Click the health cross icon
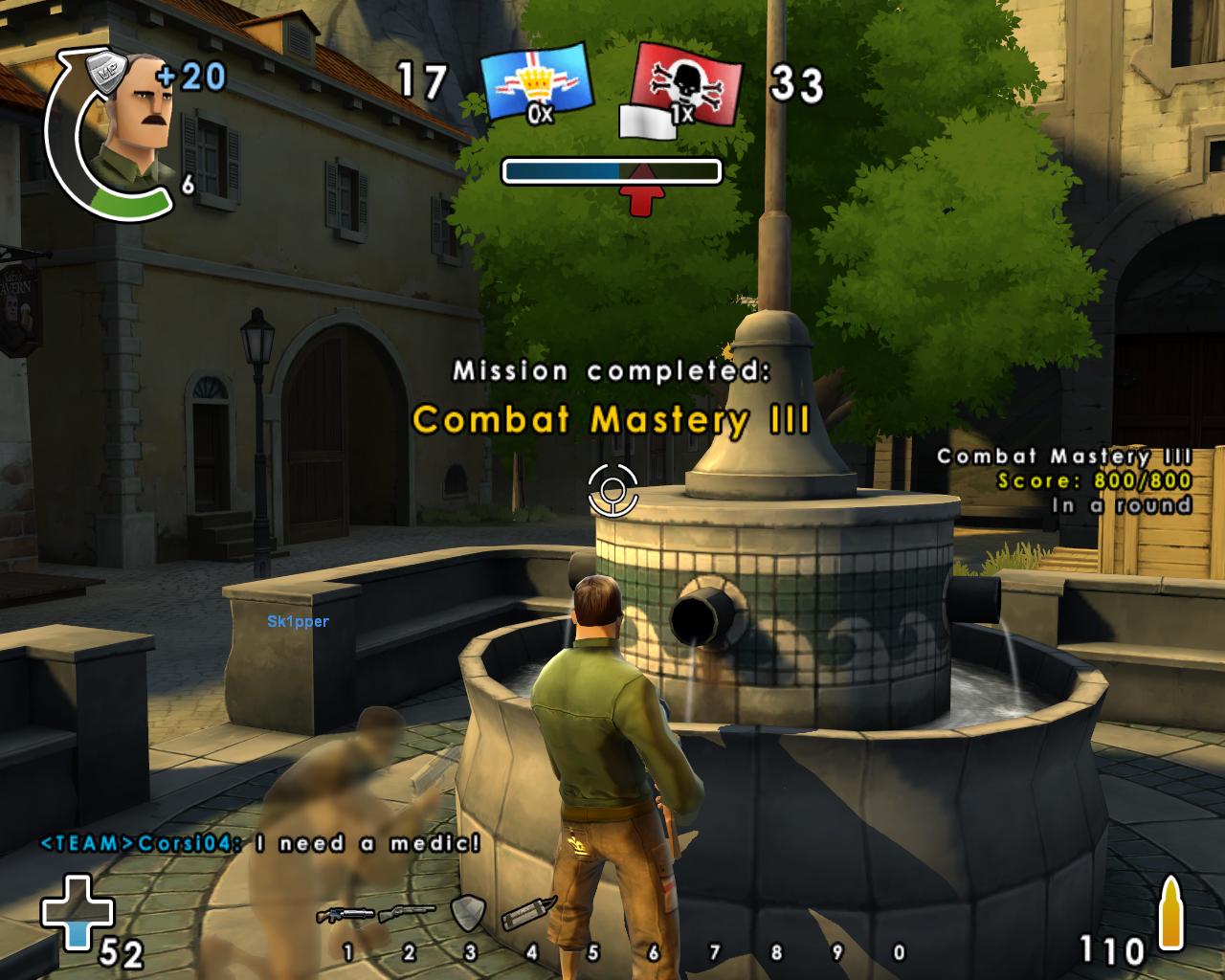This screenshot has height=980, width=1225. (77, 911)
